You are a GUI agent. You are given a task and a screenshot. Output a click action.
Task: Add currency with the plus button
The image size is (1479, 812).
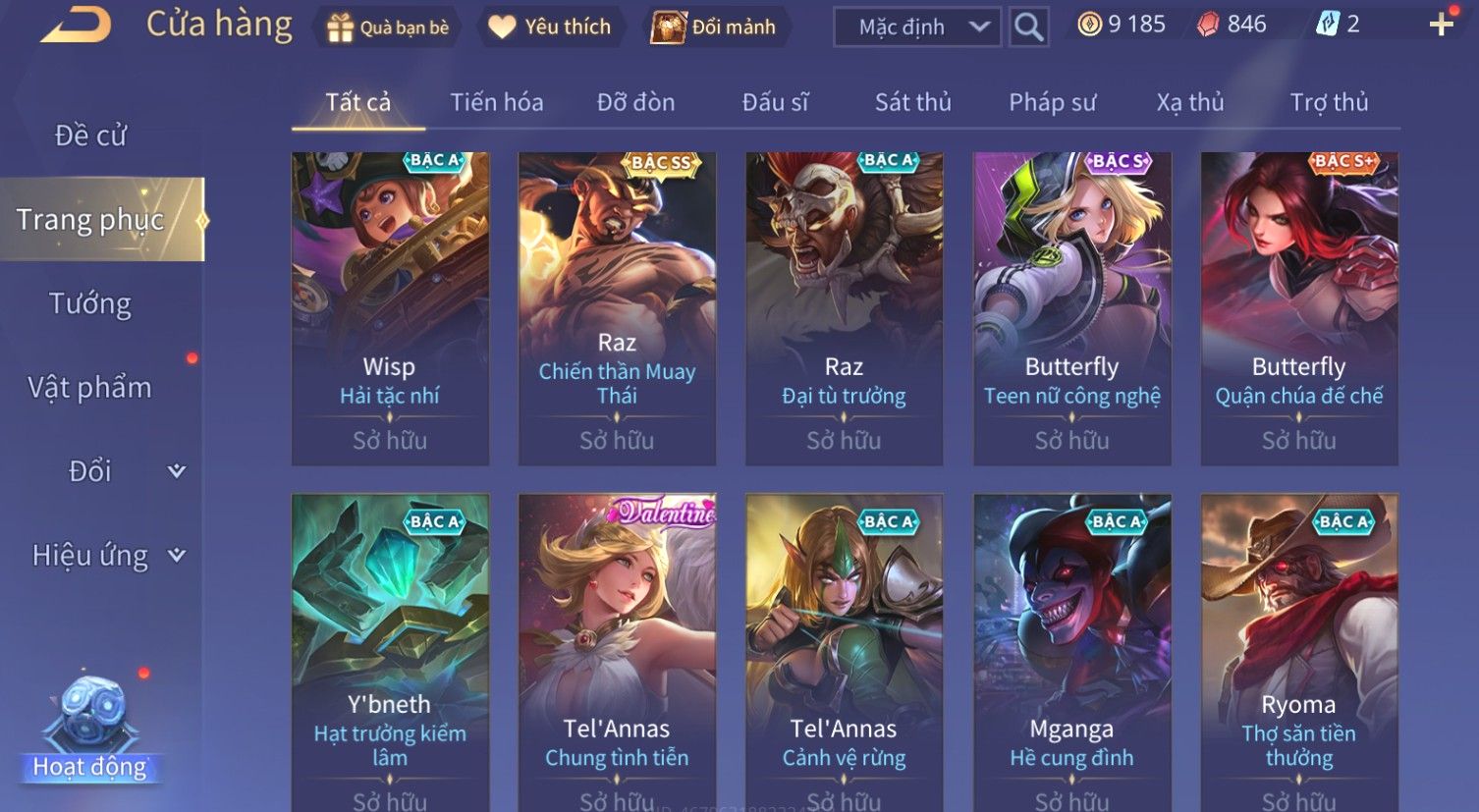click(1441, 25)
